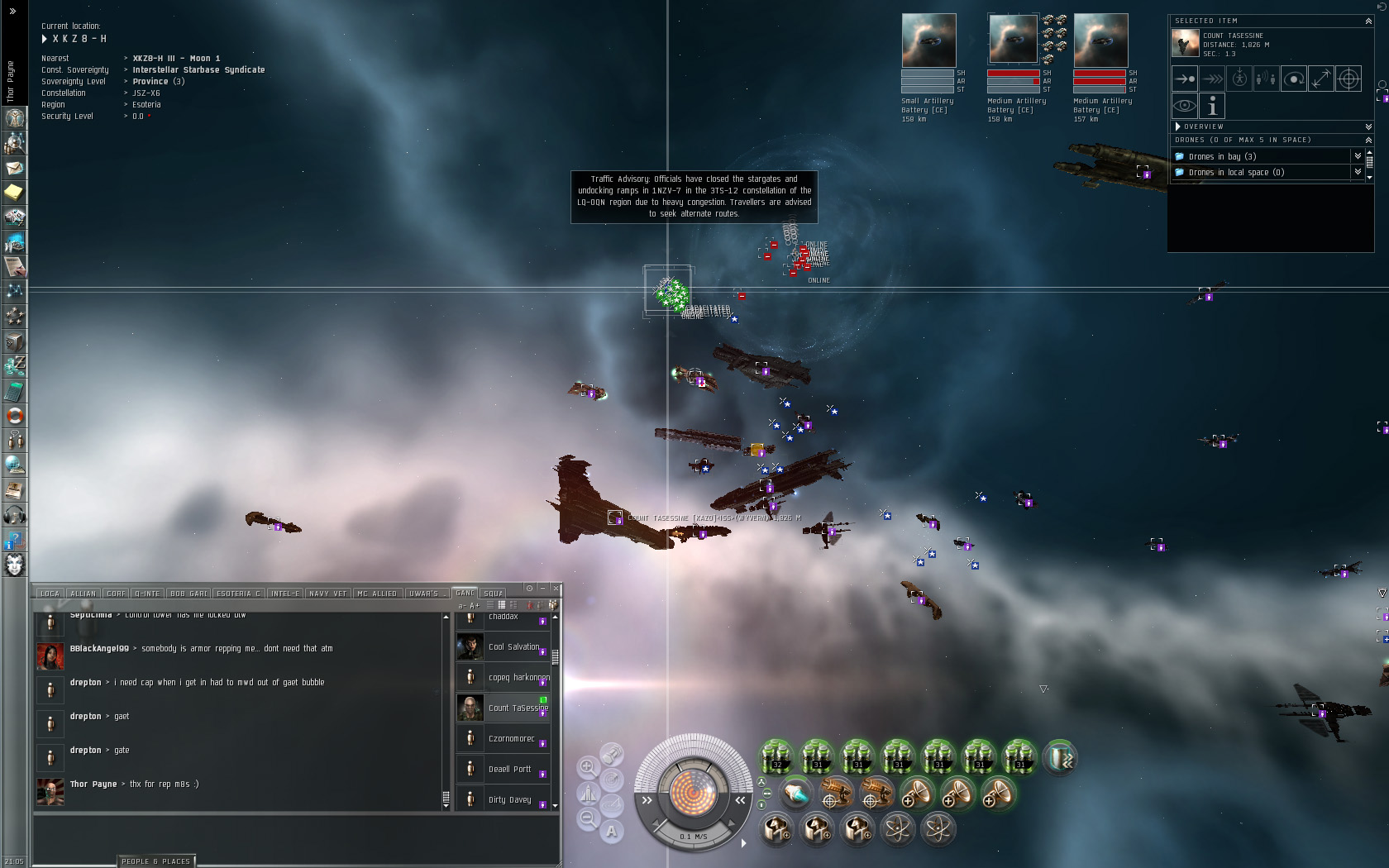Lock target on Count Tasessine
1389x868 pixels.
click(1348, 79)
